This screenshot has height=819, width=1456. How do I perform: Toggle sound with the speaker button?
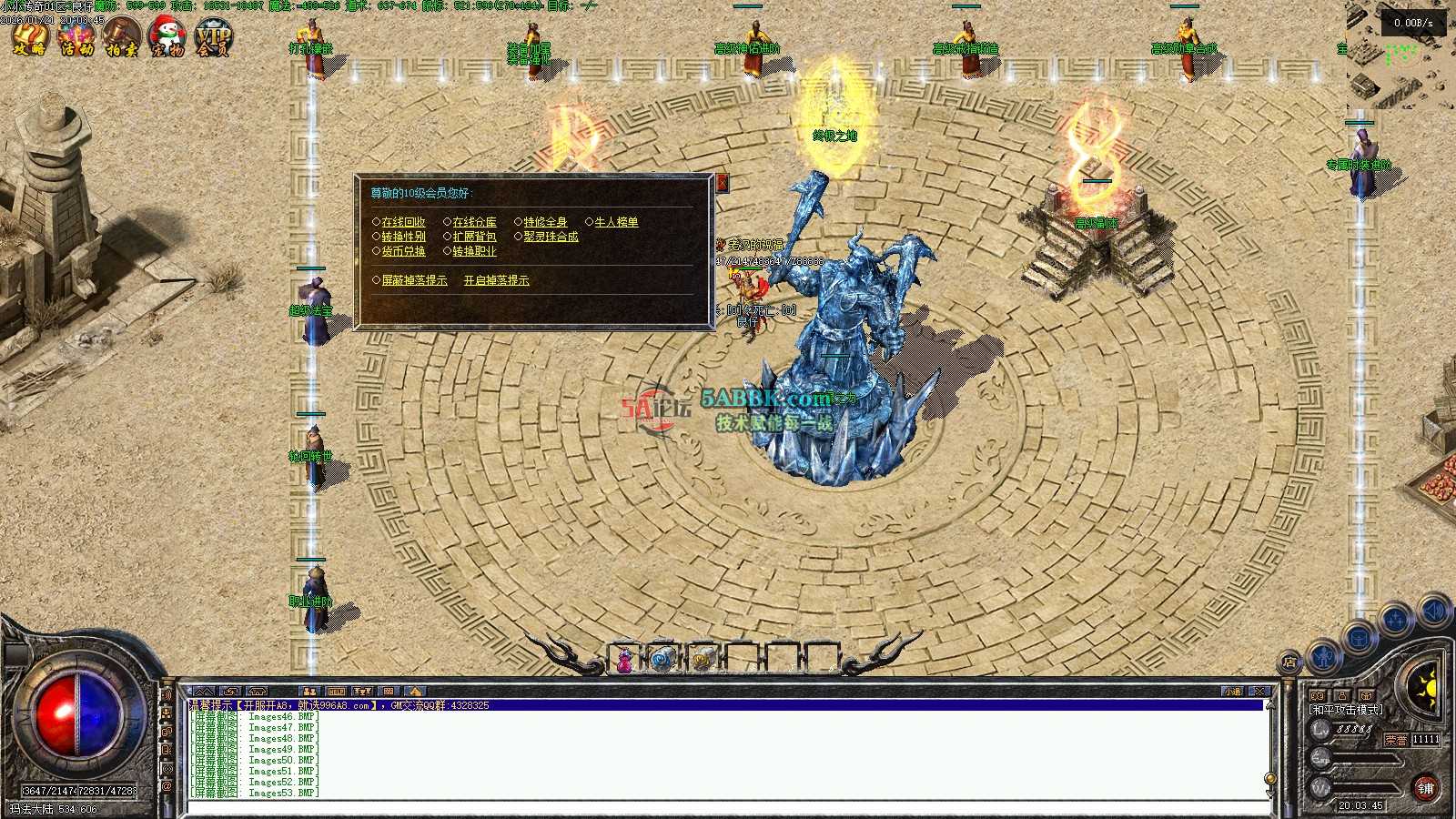1435,611
